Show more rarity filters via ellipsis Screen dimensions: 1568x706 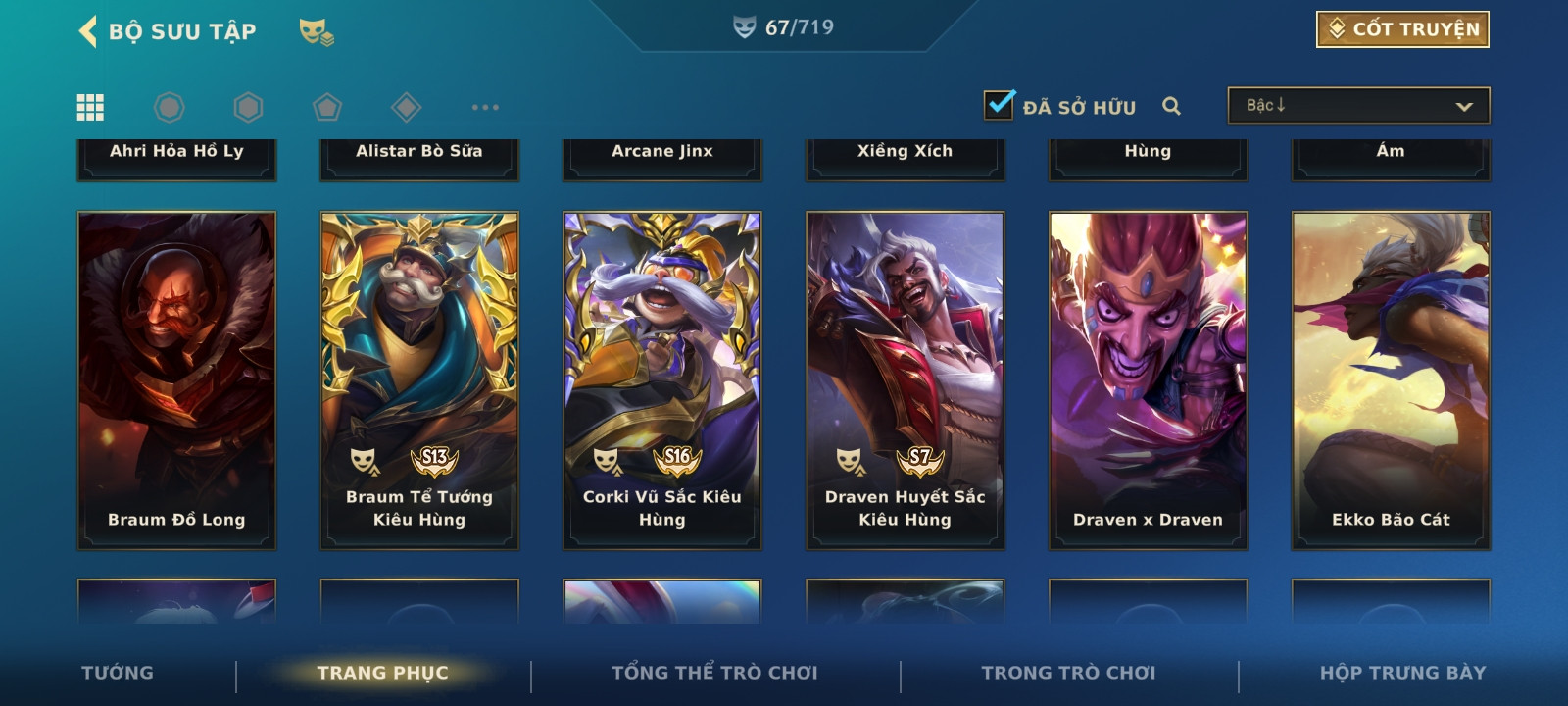tap(485, 107)
